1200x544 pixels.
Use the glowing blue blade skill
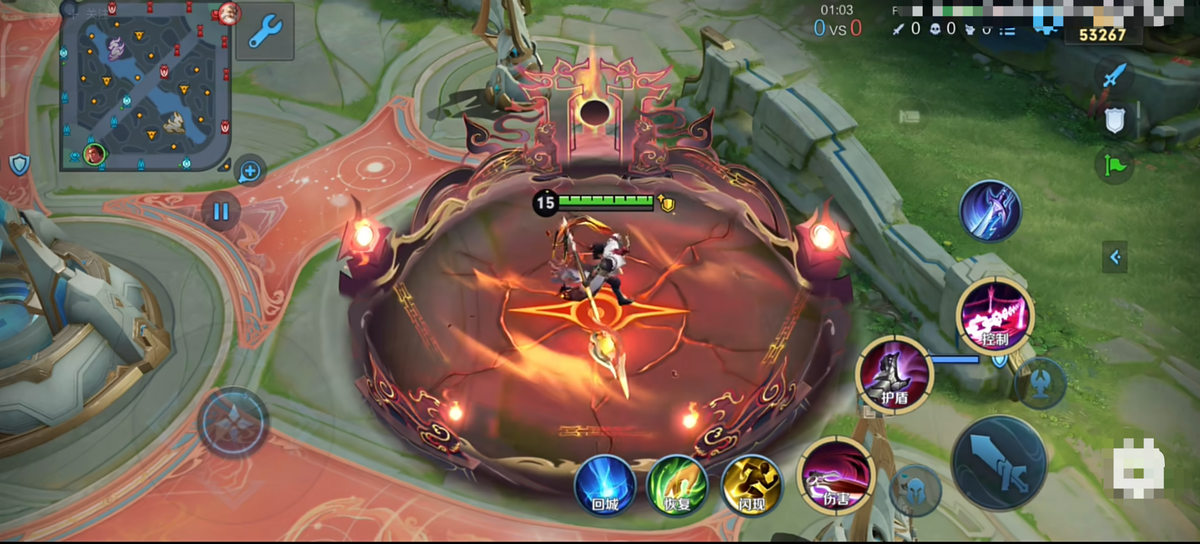tap(990, 210)
